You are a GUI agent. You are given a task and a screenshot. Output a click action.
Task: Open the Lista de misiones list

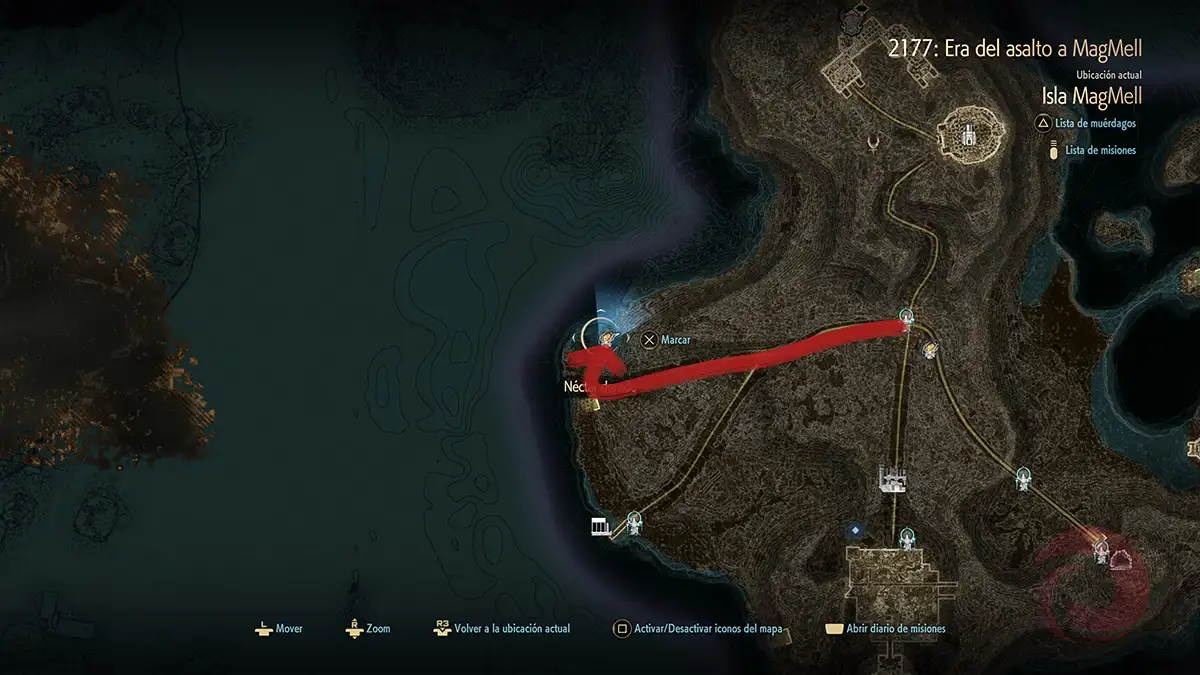pyautogui.click(x=1100, y=150)
